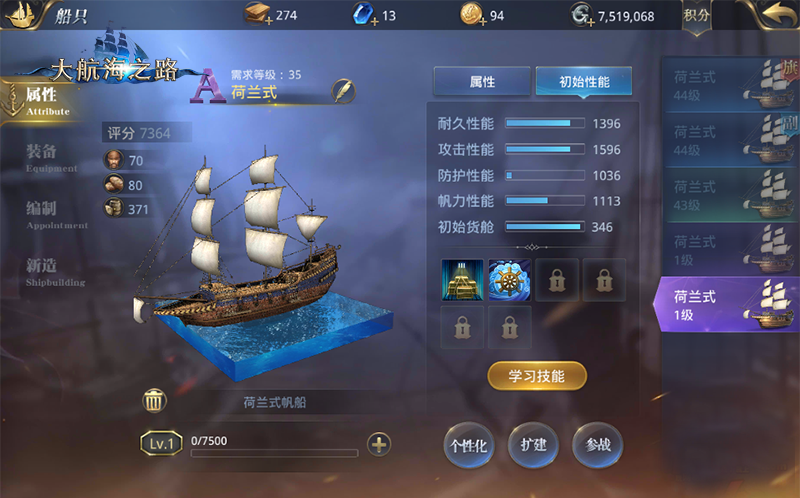Open 个性化 customization

(468, 445)
